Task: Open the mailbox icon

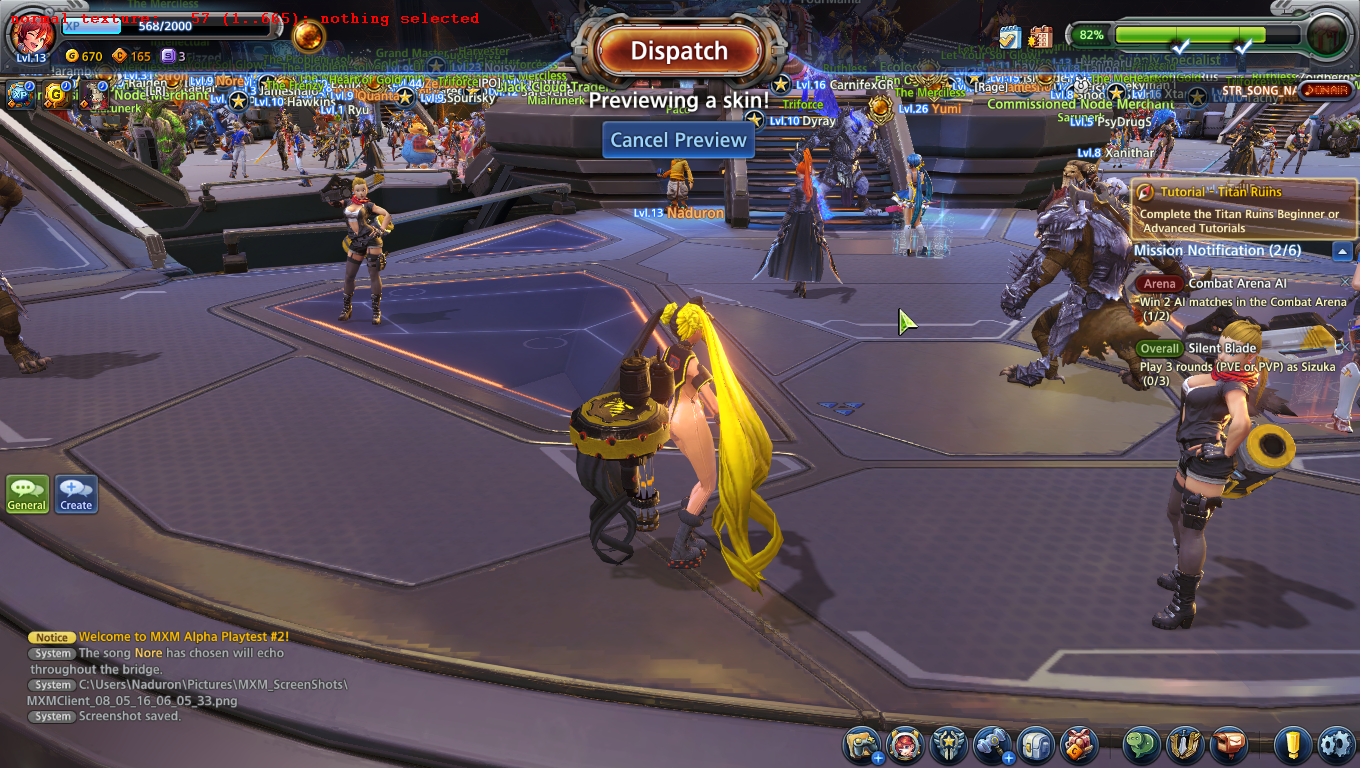Action: [1228, 745]
